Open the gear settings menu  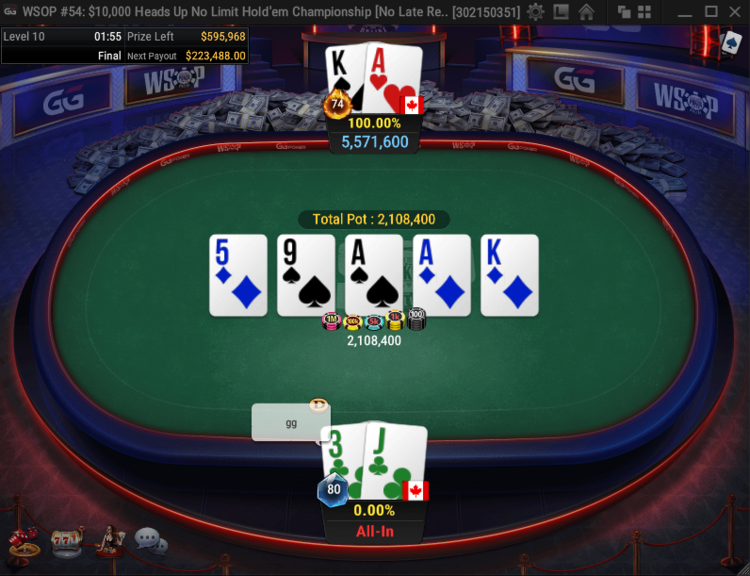pos(536,12)
